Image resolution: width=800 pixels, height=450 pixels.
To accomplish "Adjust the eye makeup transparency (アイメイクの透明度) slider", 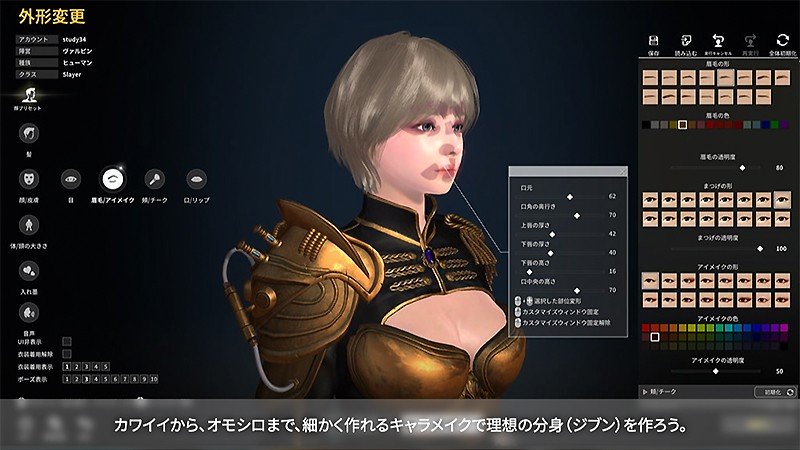I will coord(716,371).
